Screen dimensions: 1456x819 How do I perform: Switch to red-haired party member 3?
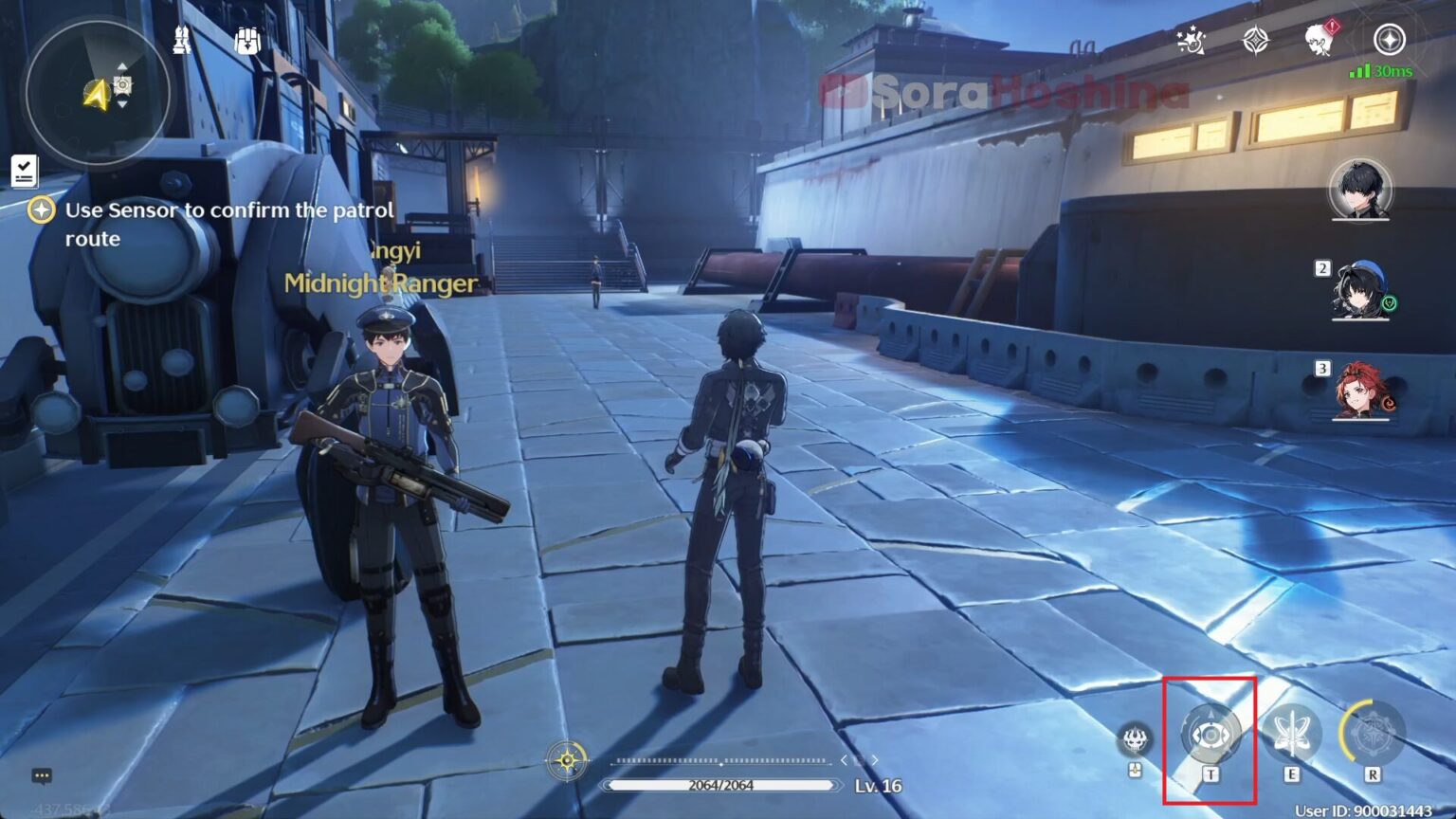coord(1360,391)
